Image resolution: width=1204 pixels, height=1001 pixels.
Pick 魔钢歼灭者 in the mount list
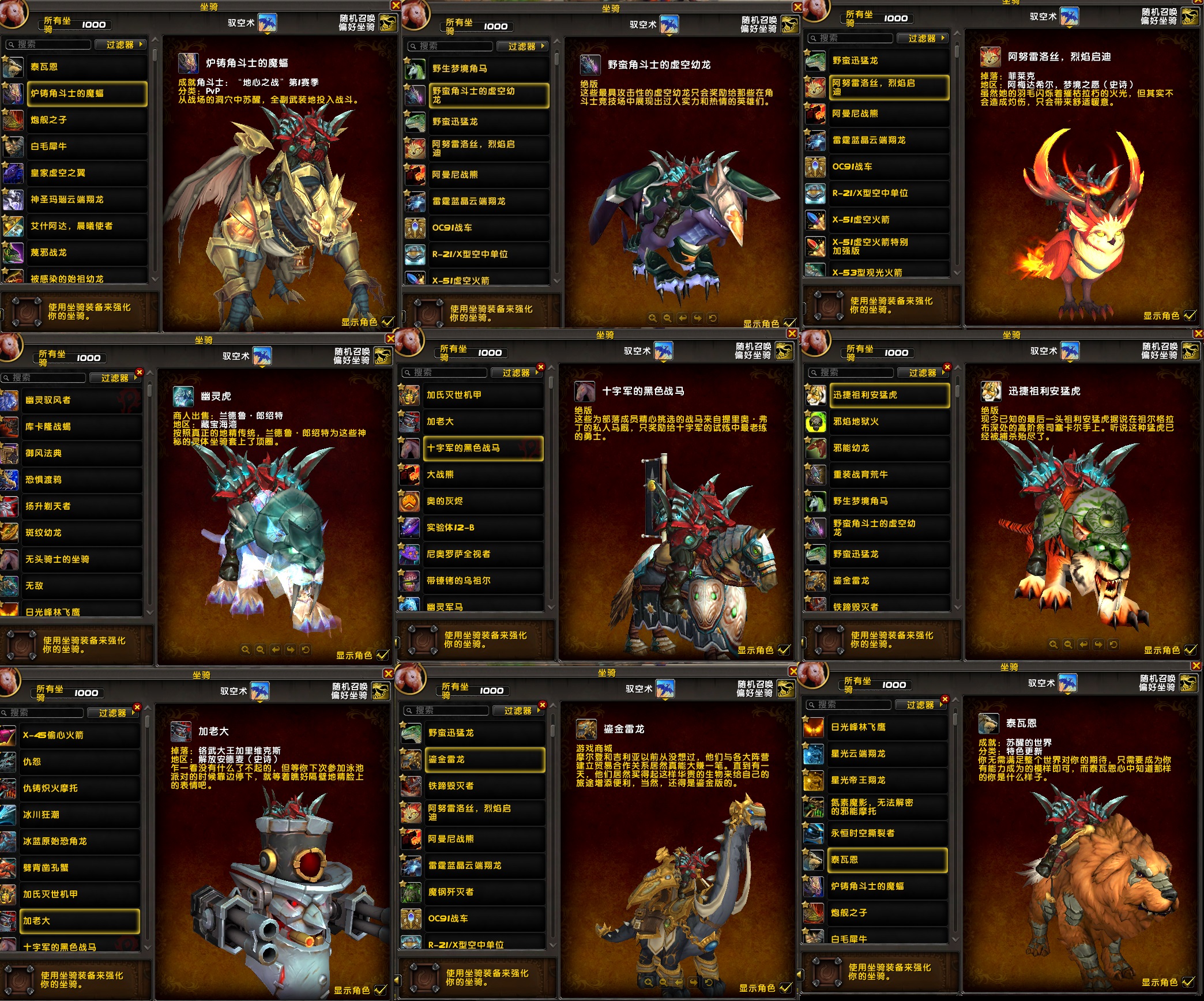coord(484,892)
